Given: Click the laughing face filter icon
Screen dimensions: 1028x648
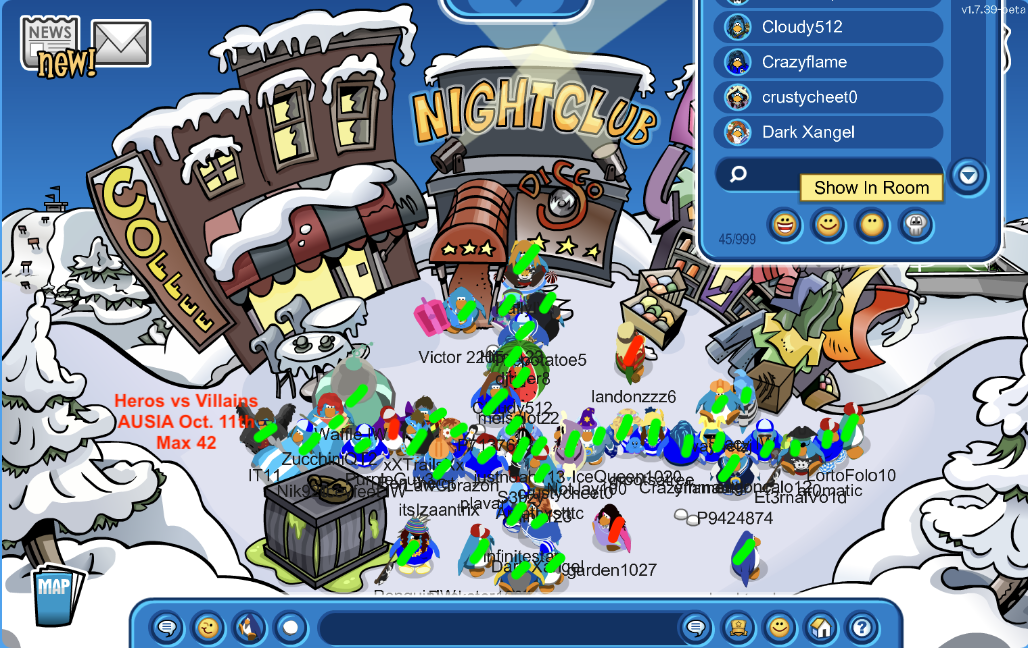Looking at the screenshot, I should coord(786,225).
